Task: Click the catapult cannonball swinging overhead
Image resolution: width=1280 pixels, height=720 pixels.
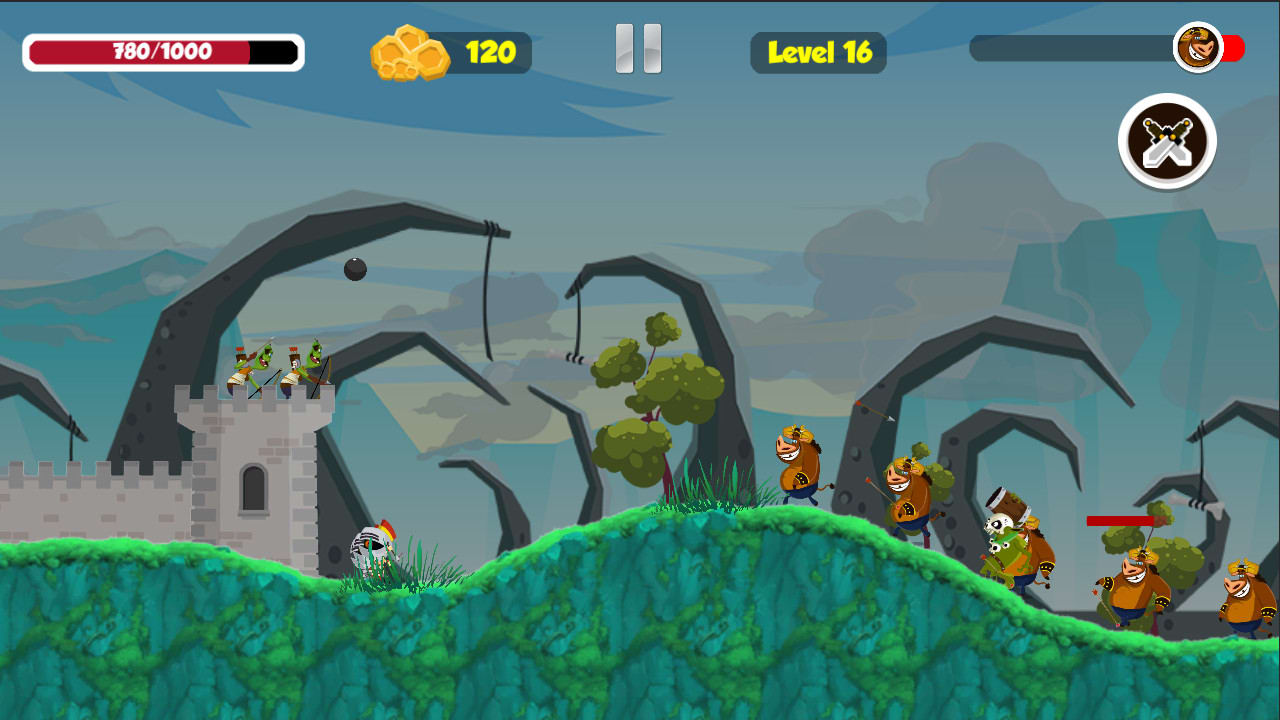Action: 357,268
